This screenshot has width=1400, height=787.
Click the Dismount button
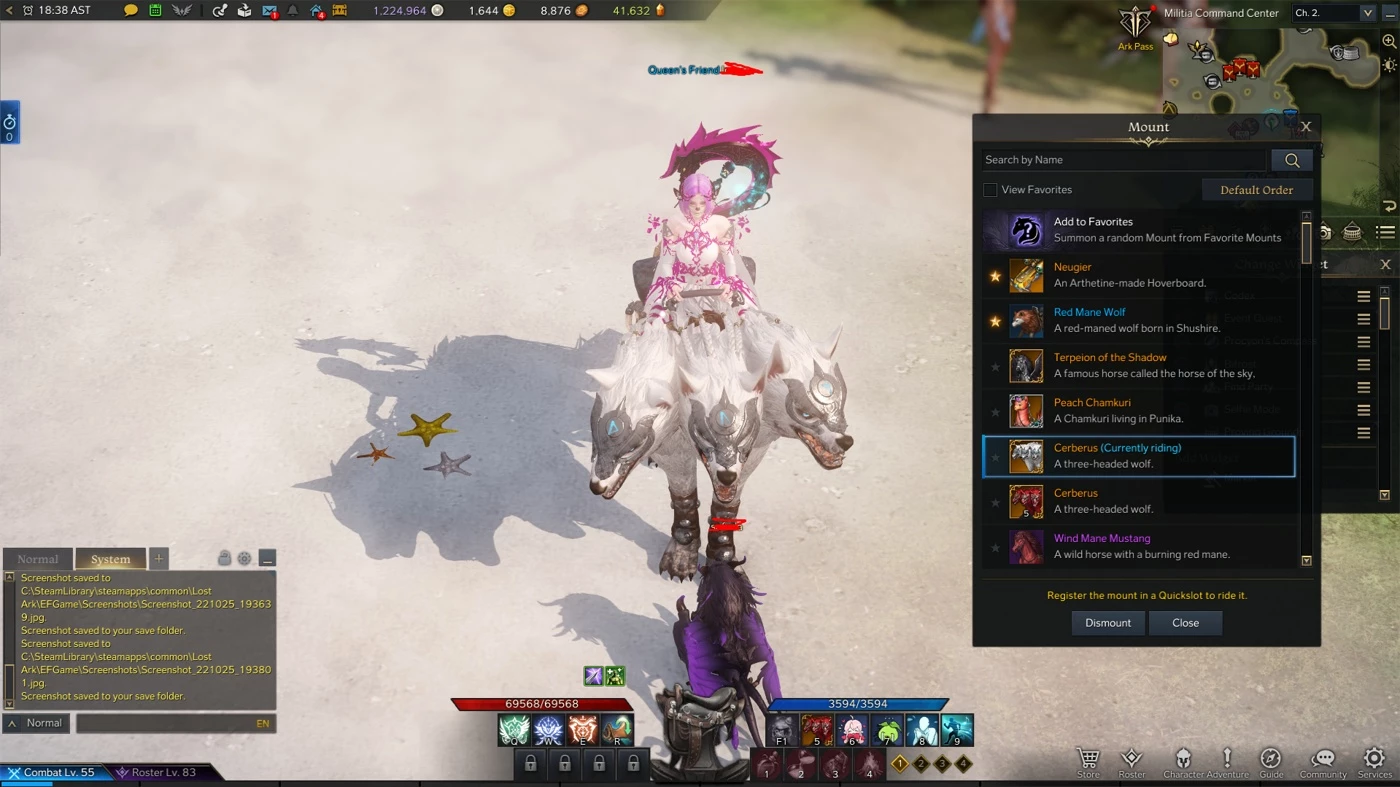click(1107, 623)
